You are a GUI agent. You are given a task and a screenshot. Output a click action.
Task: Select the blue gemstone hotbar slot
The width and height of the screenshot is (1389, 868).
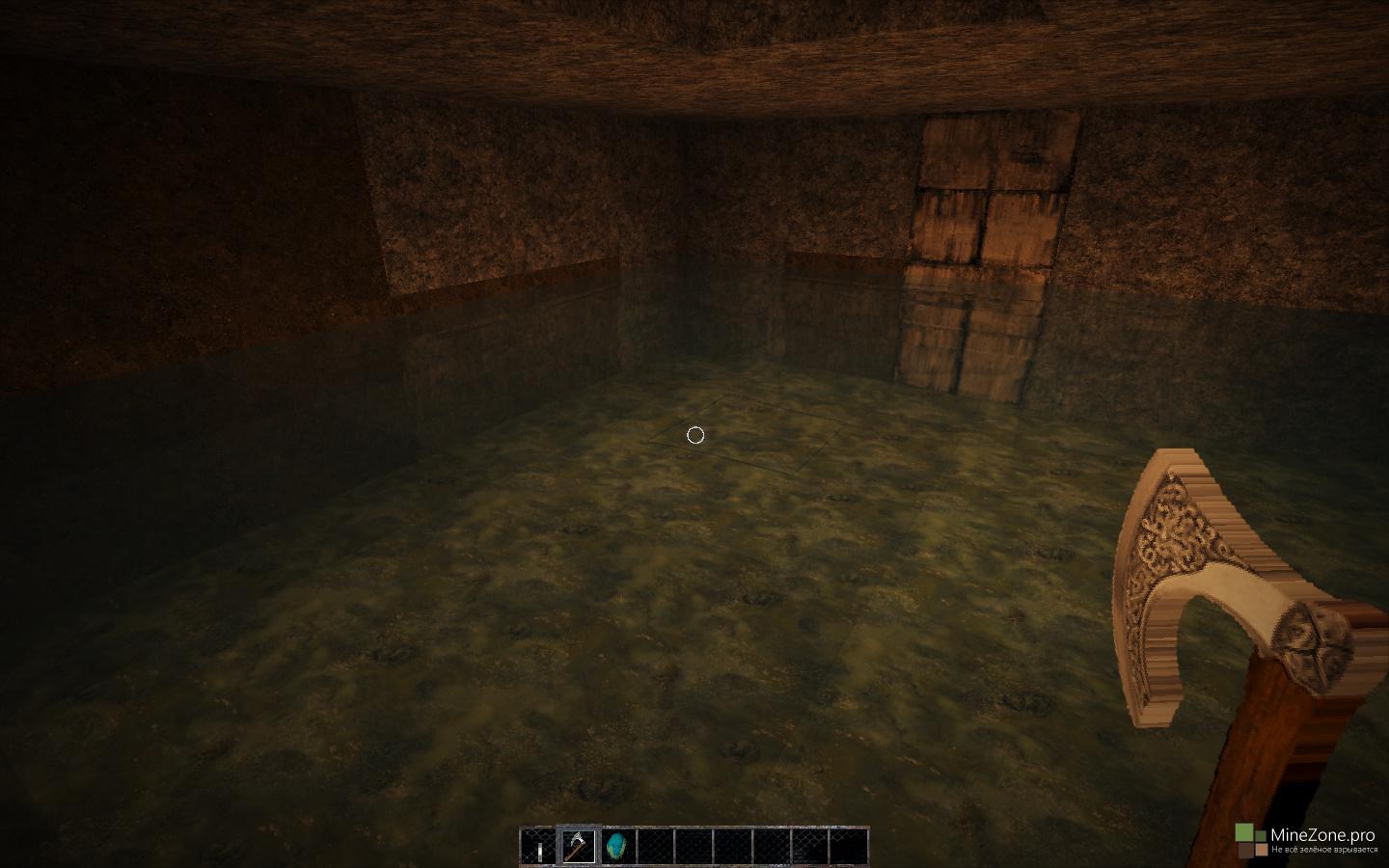coord(616,846)
